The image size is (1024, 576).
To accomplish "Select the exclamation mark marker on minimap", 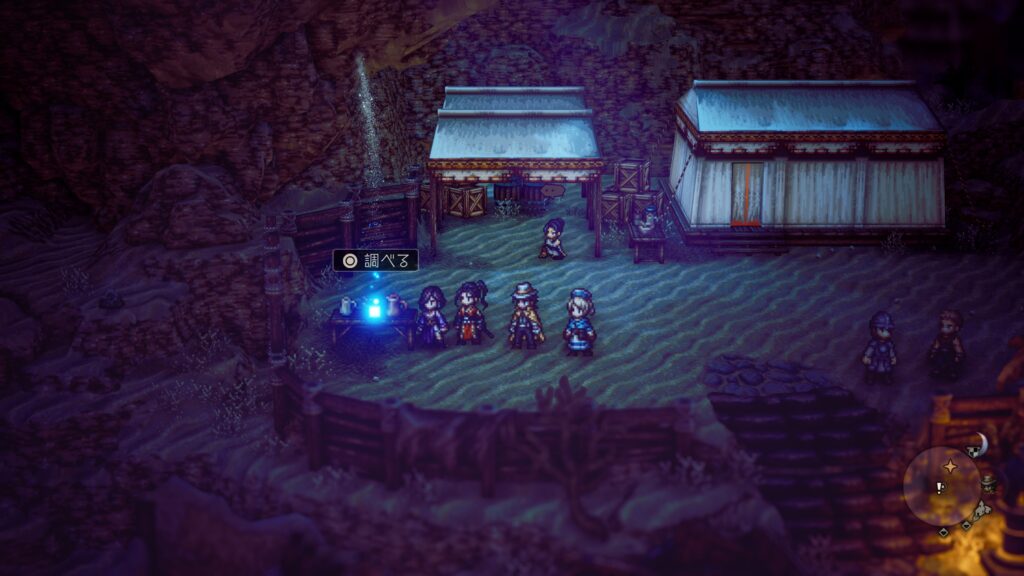I will pos(939,488).
